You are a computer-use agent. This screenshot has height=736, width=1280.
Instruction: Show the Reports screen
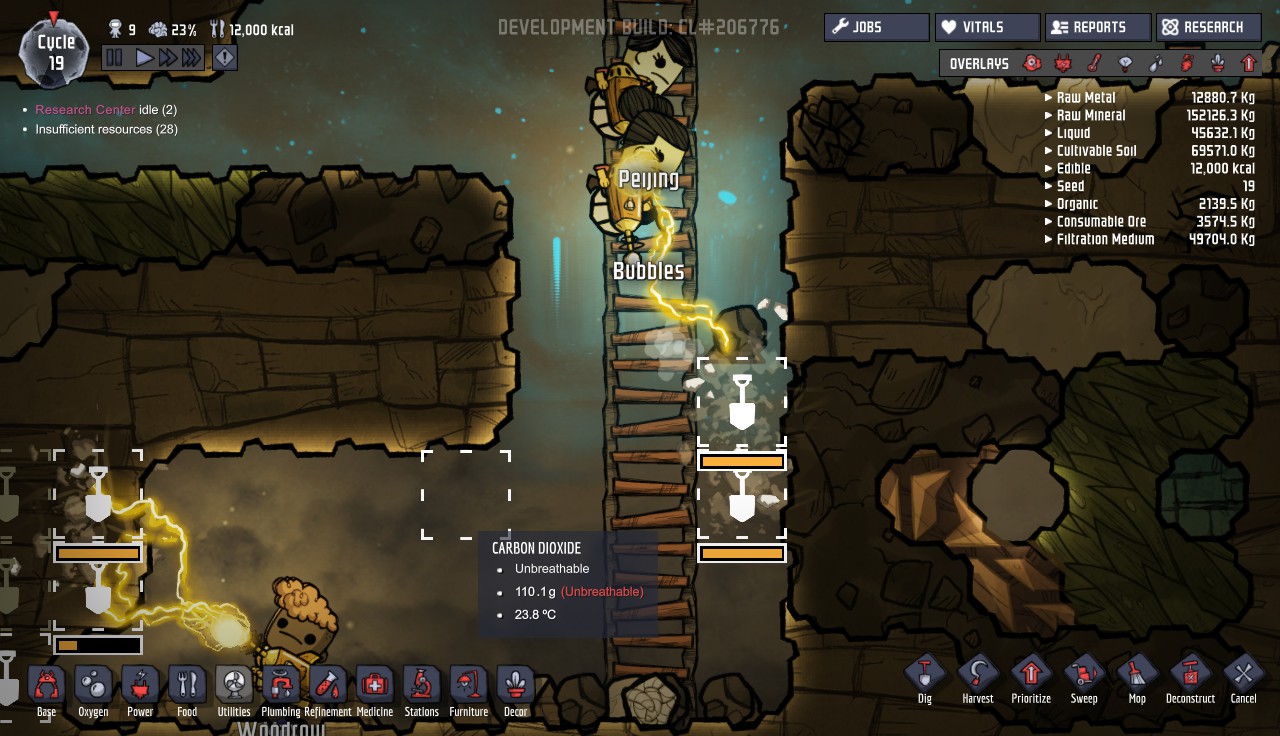1097,27
